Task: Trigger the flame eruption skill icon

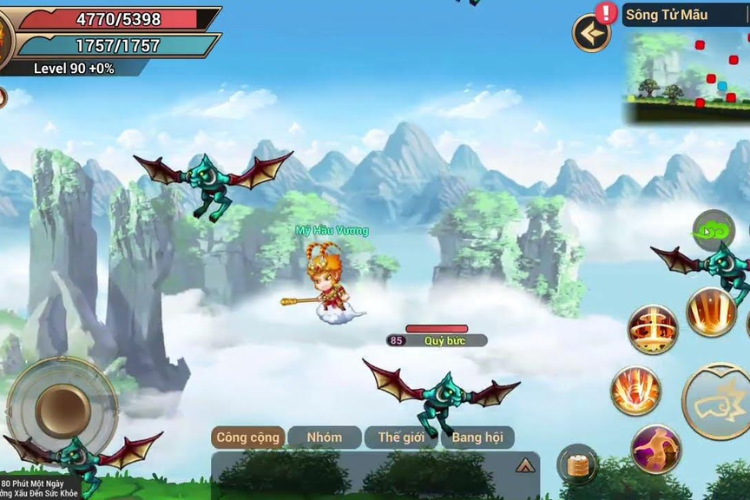Action: coord(636,391)
